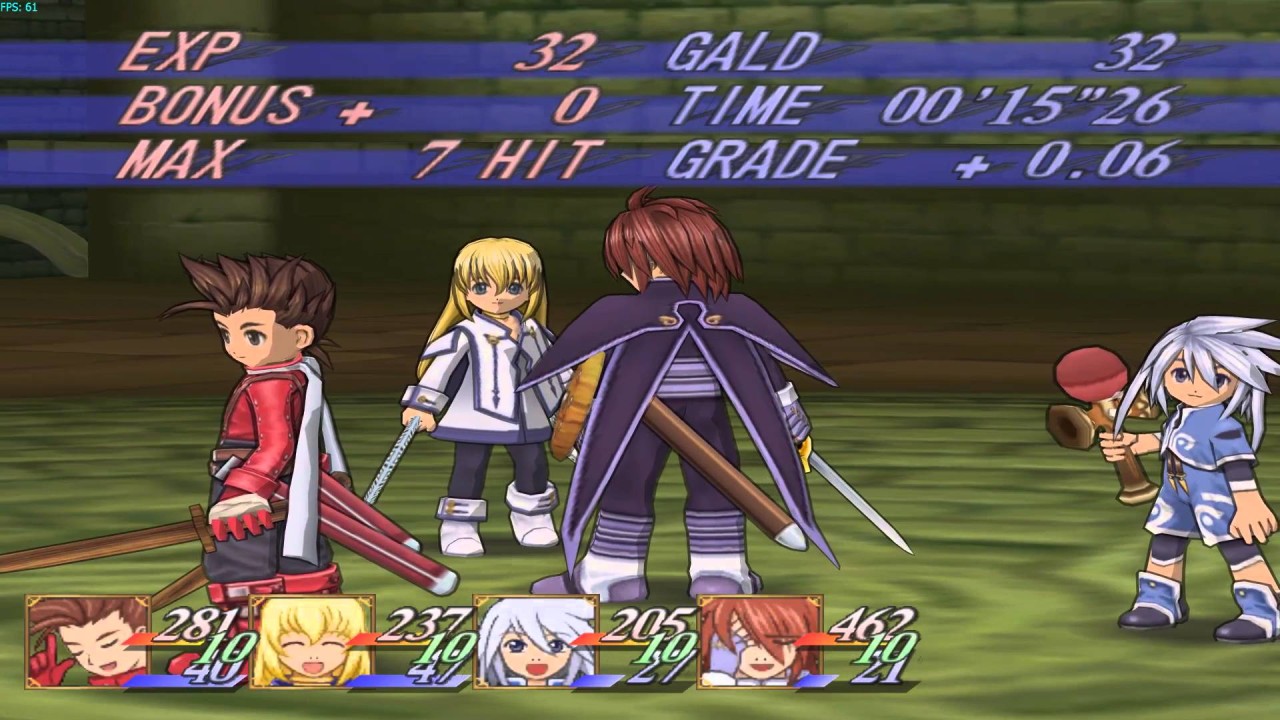The image size is (1280, 720).
Task: Click the blonde Colette party portrait
Action: [311, 641]
